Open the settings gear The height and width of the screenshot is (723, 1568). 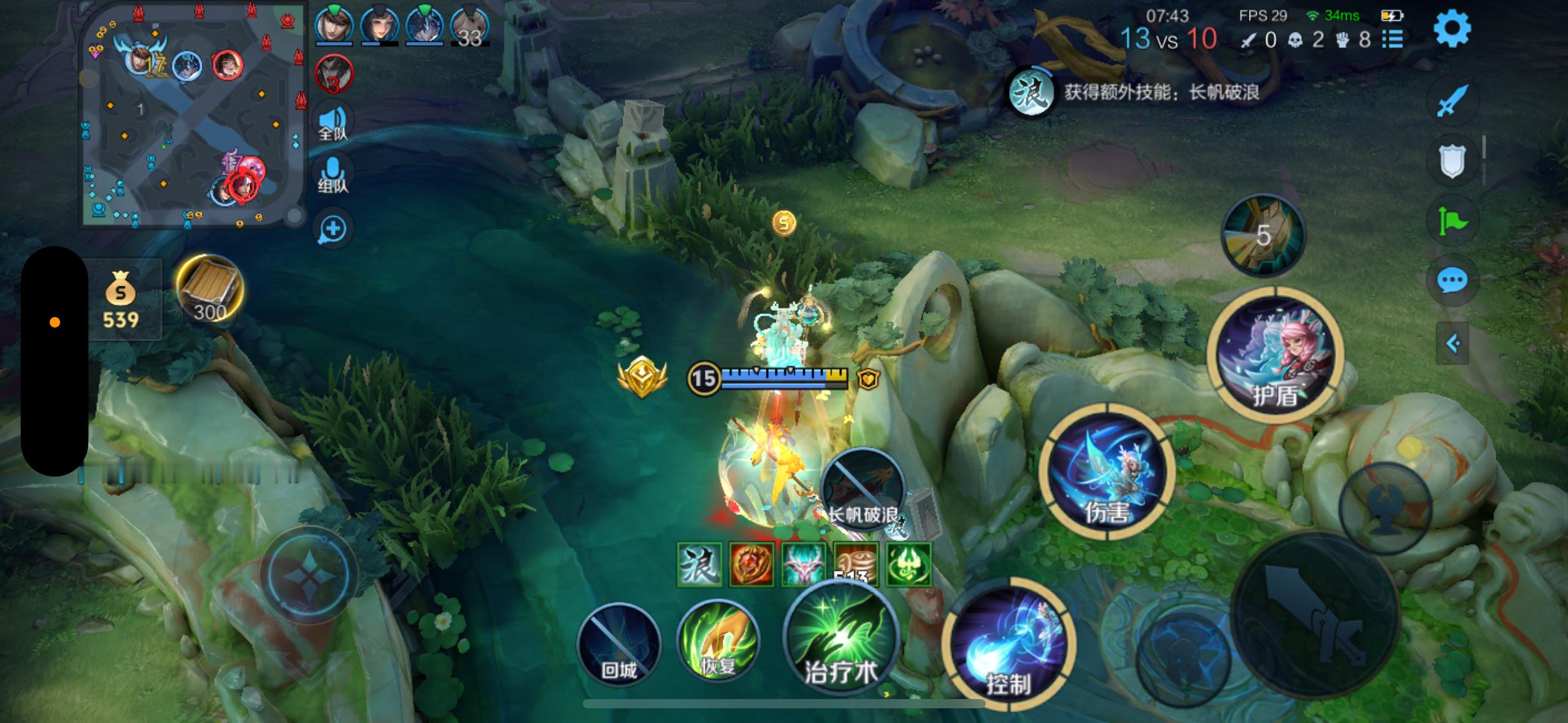1452,28
